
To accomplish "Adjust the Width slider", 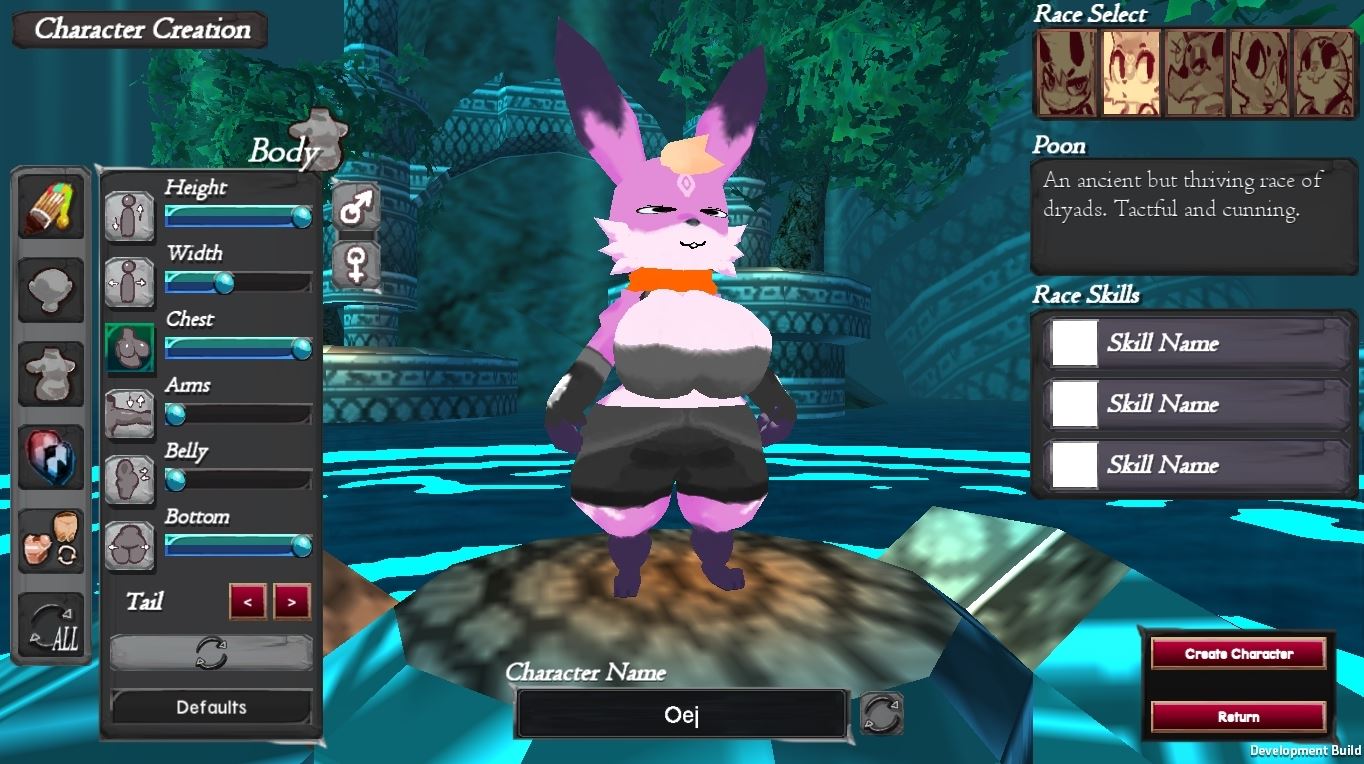I will (238, 283).
